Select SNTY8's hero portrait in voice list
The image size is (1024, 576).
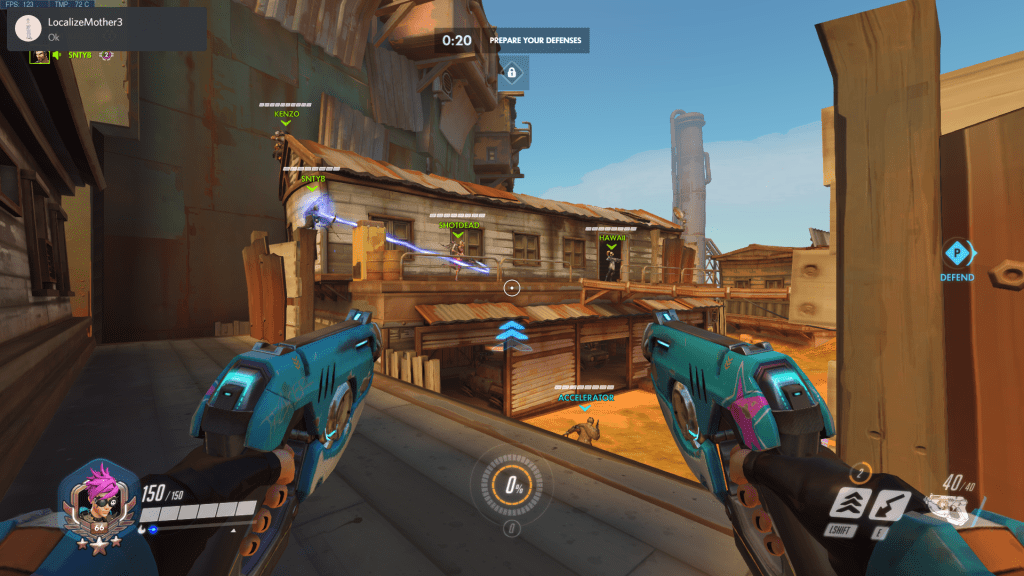click(40, 56)
